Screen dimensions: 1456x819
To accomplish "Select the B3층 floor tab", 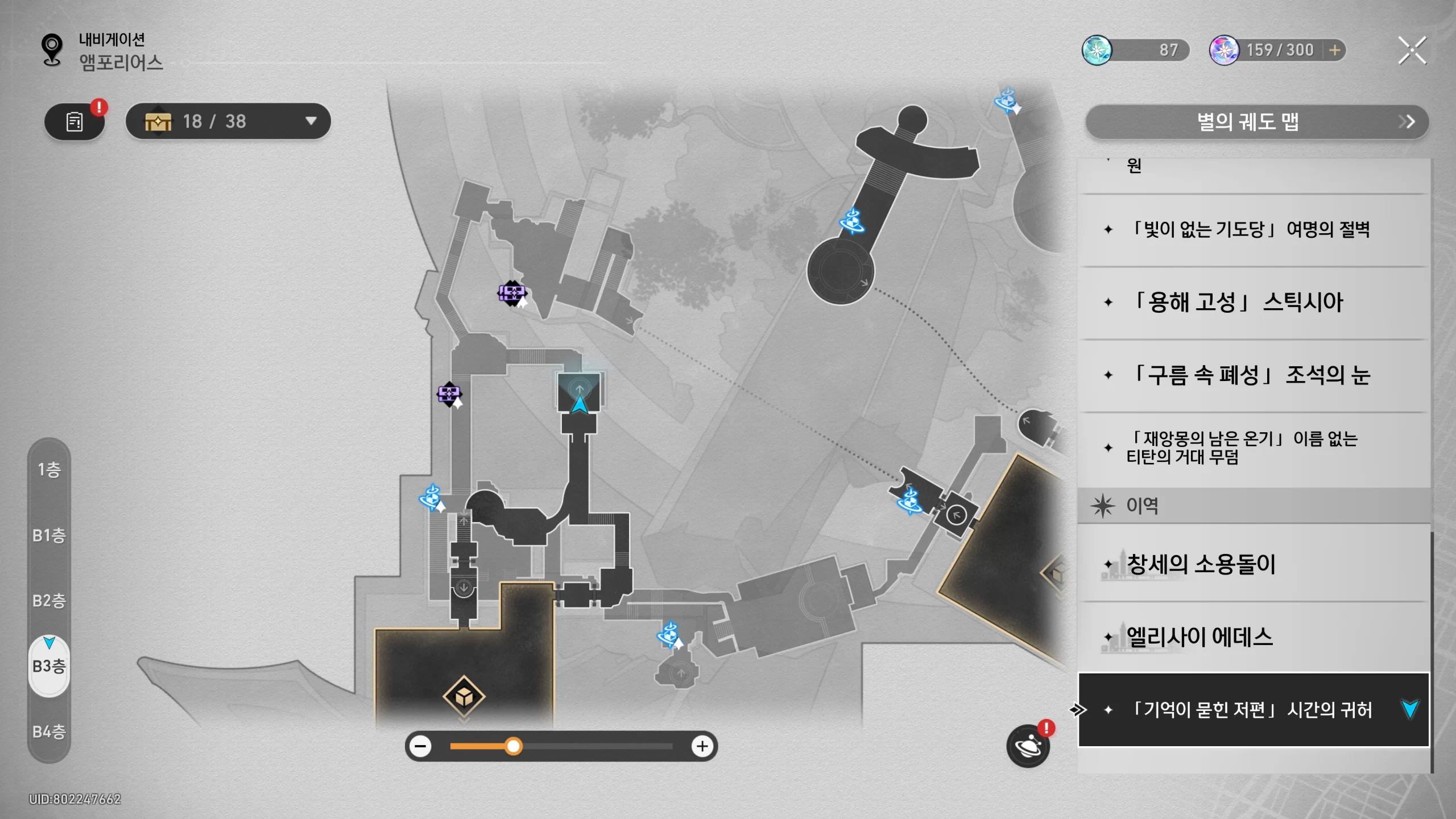I will coord(49,666).
